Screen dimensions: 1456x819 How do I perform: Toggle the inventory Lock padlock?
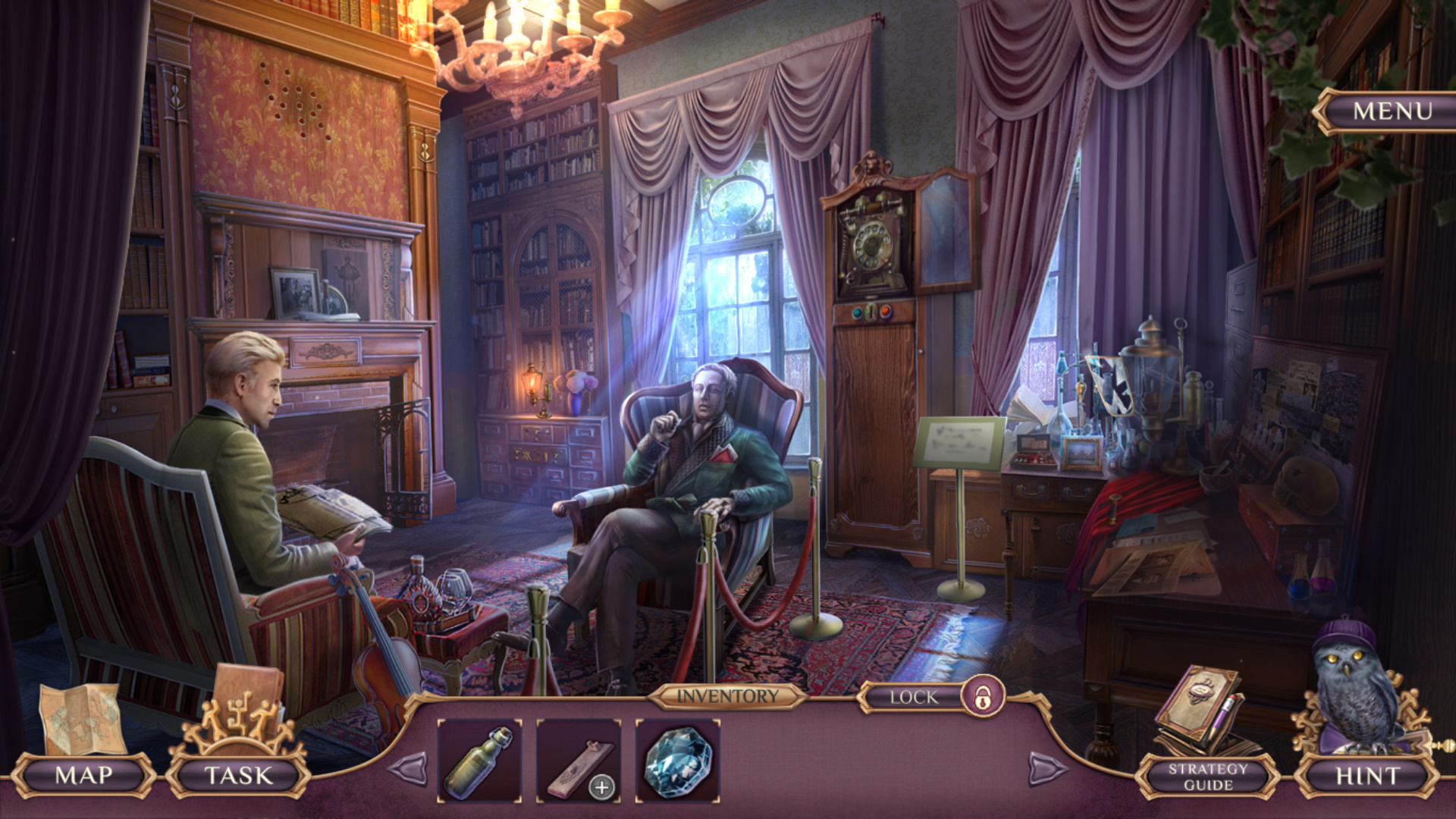(983, 696)
